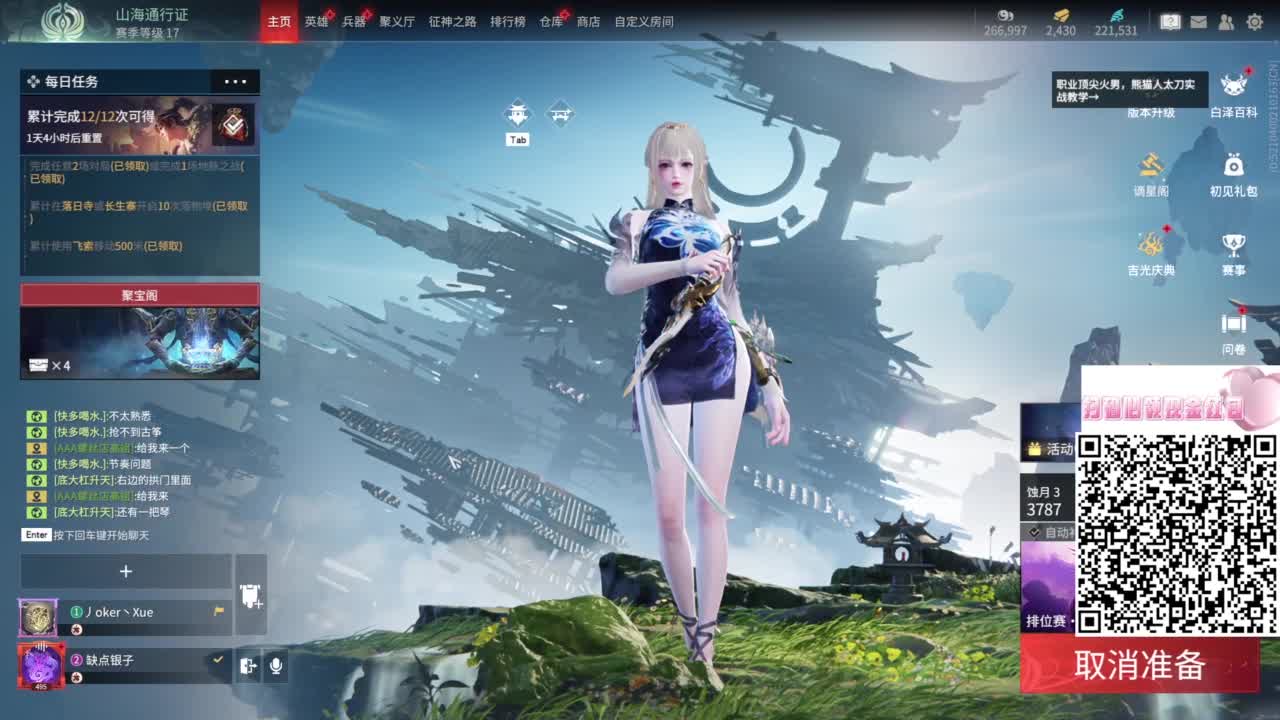The width and height of the screenshot is (1280, 720).
Task: Click the 聚宝阁 red button
Action: tap(139, 295)
